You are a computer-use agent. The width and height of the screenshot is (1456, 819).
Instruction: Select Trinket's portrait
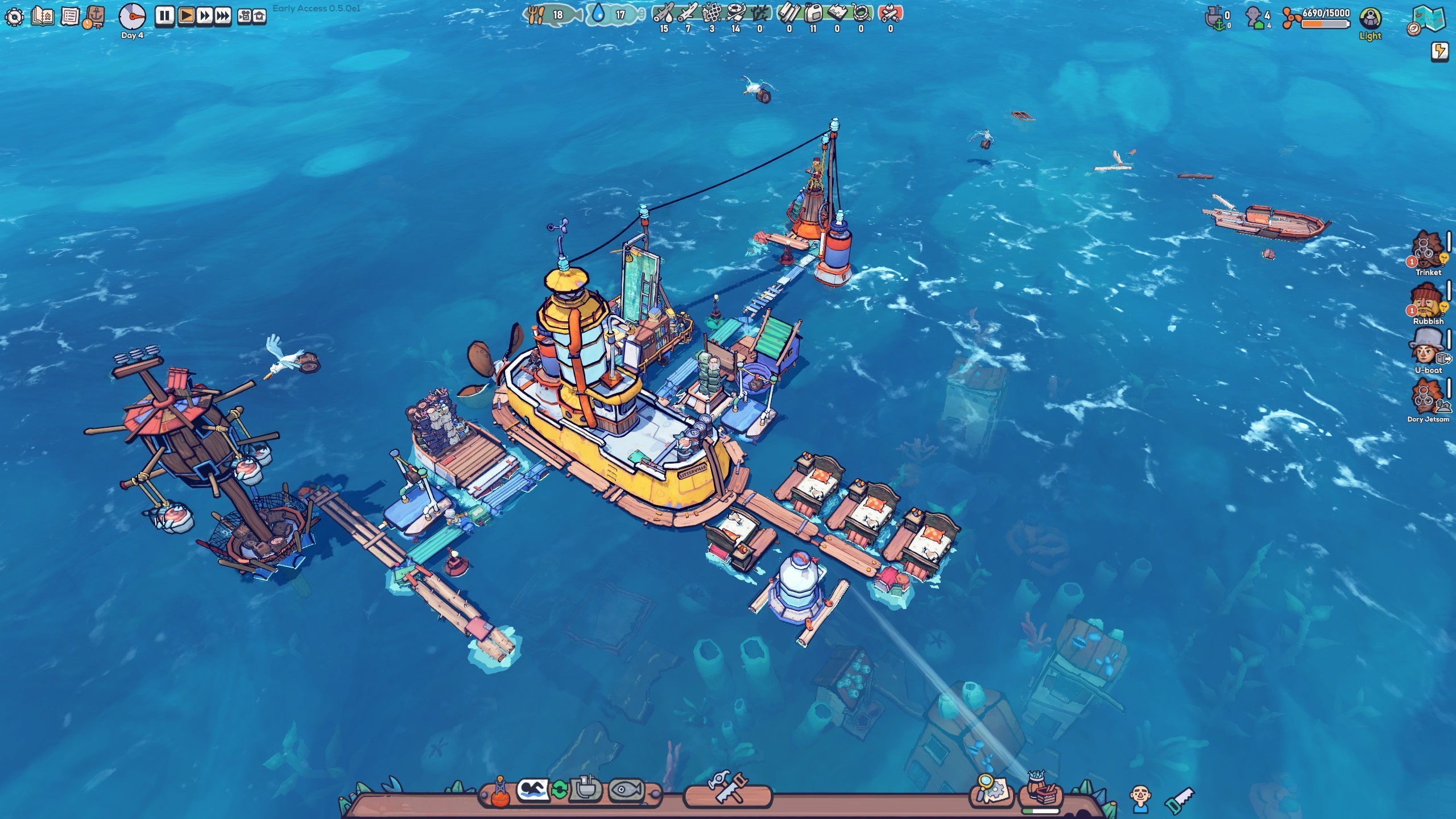pos(1427,250)
